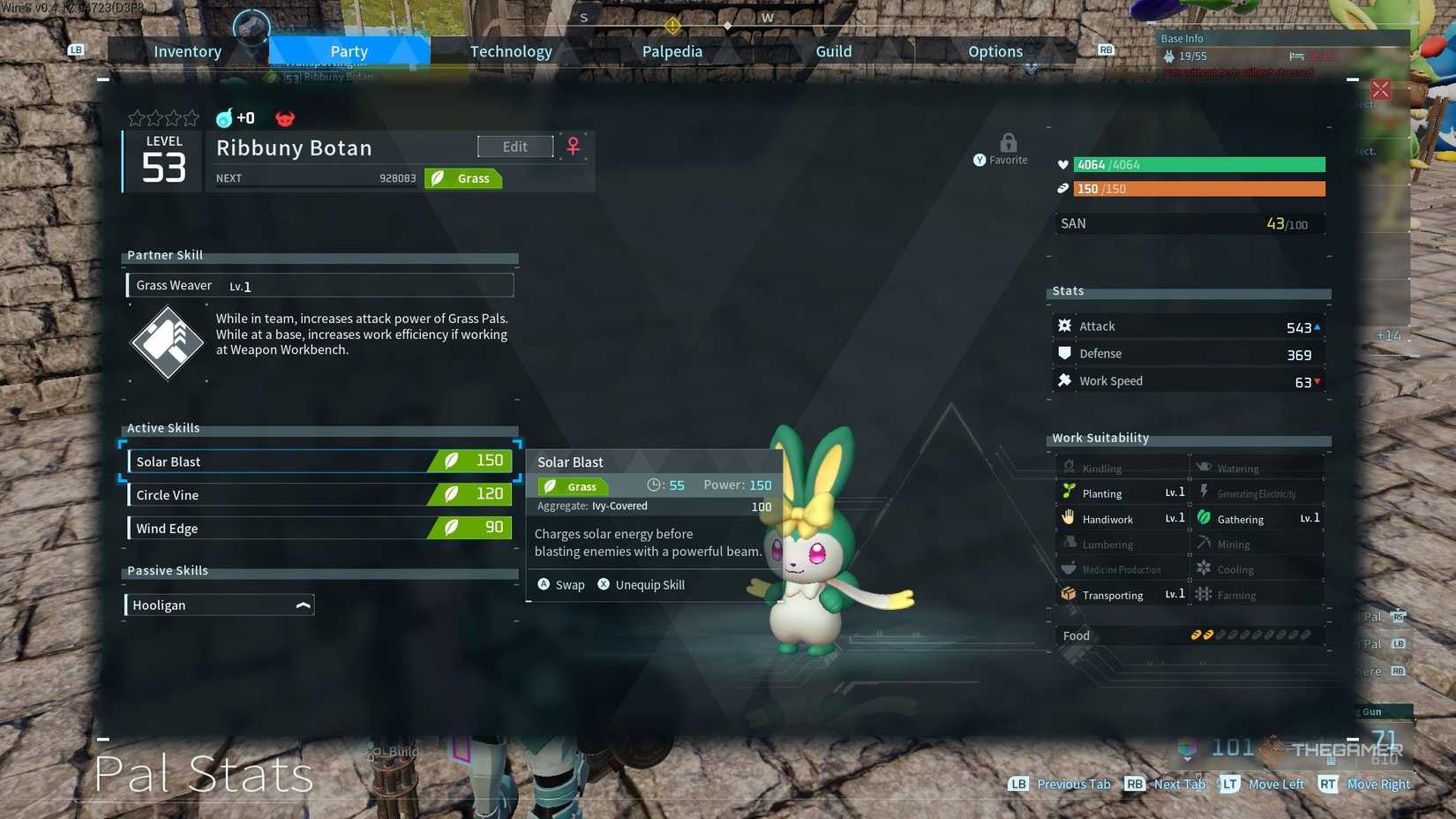Swap the Solar Blast skill
The width and height of the screenshot is (1456, 819).
561,584
